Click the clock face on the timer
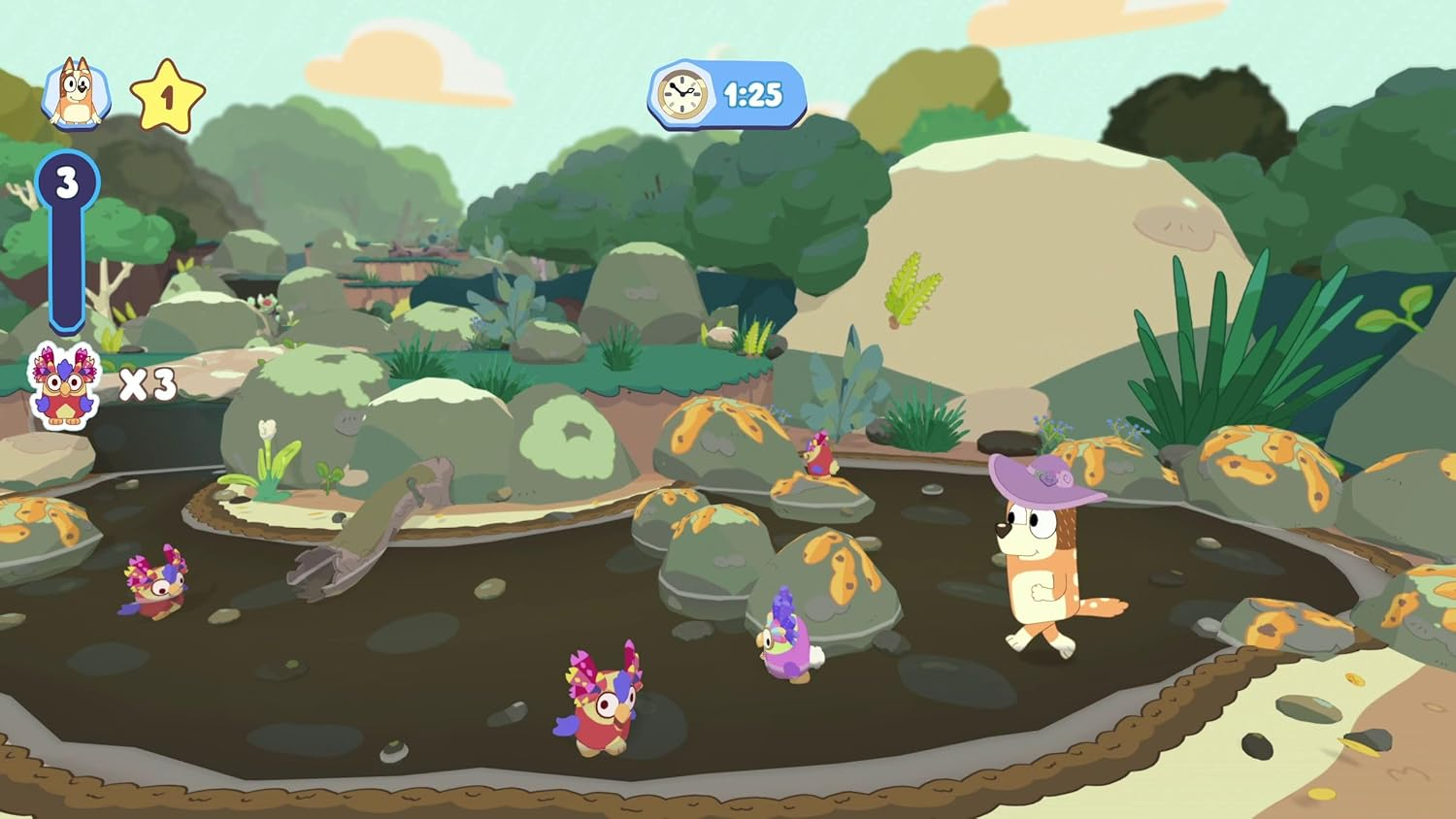Image resolution: width=1456 pixels, height=819 pixels. point(679,92)
